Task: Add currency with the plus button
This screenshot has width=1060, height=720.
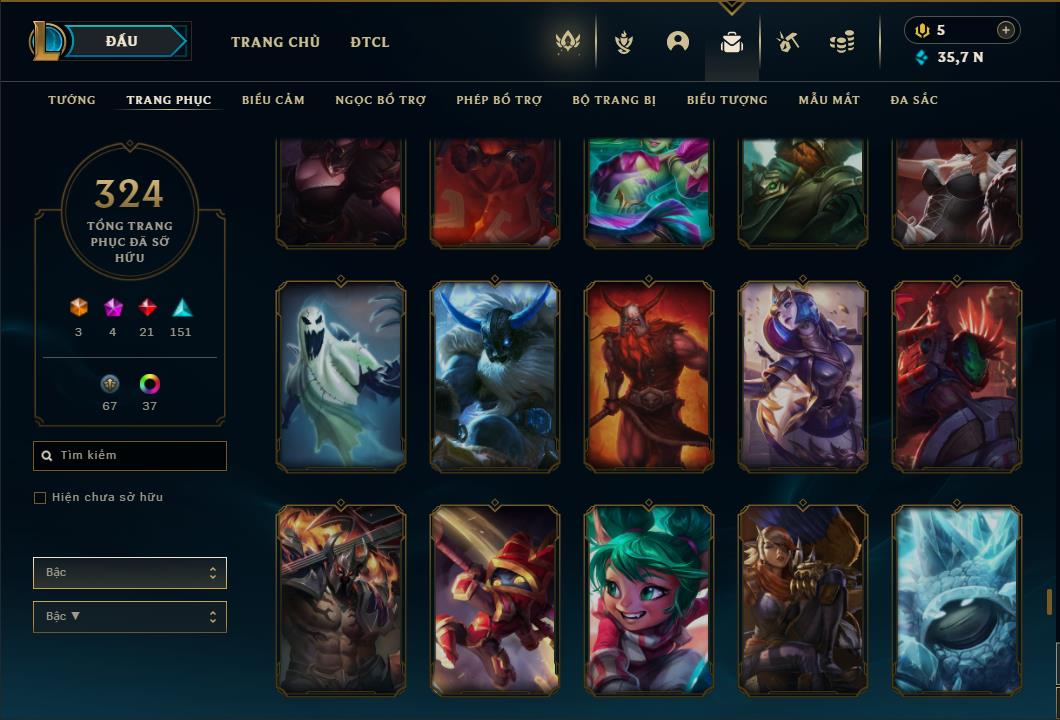Action: 1005,30
